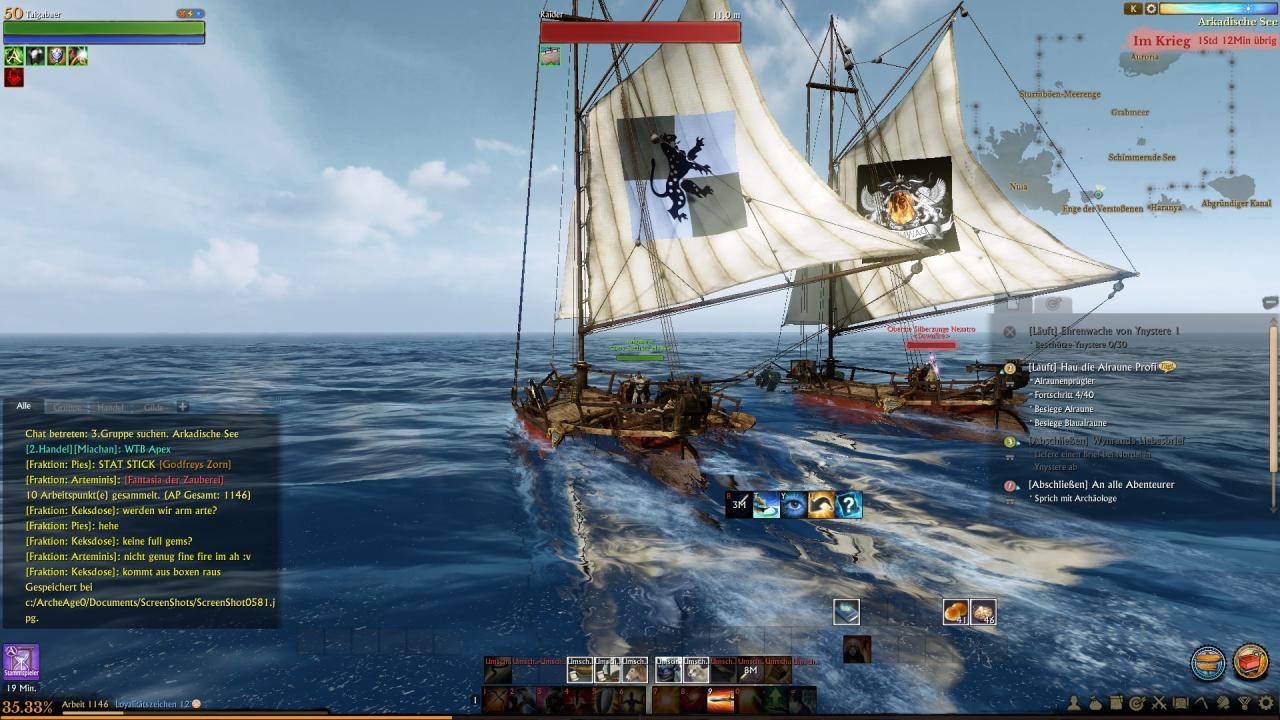This screenshot has width=1280, height=720.
Task: Open the world map icon in bottom menu
Action: point(1180,703)
